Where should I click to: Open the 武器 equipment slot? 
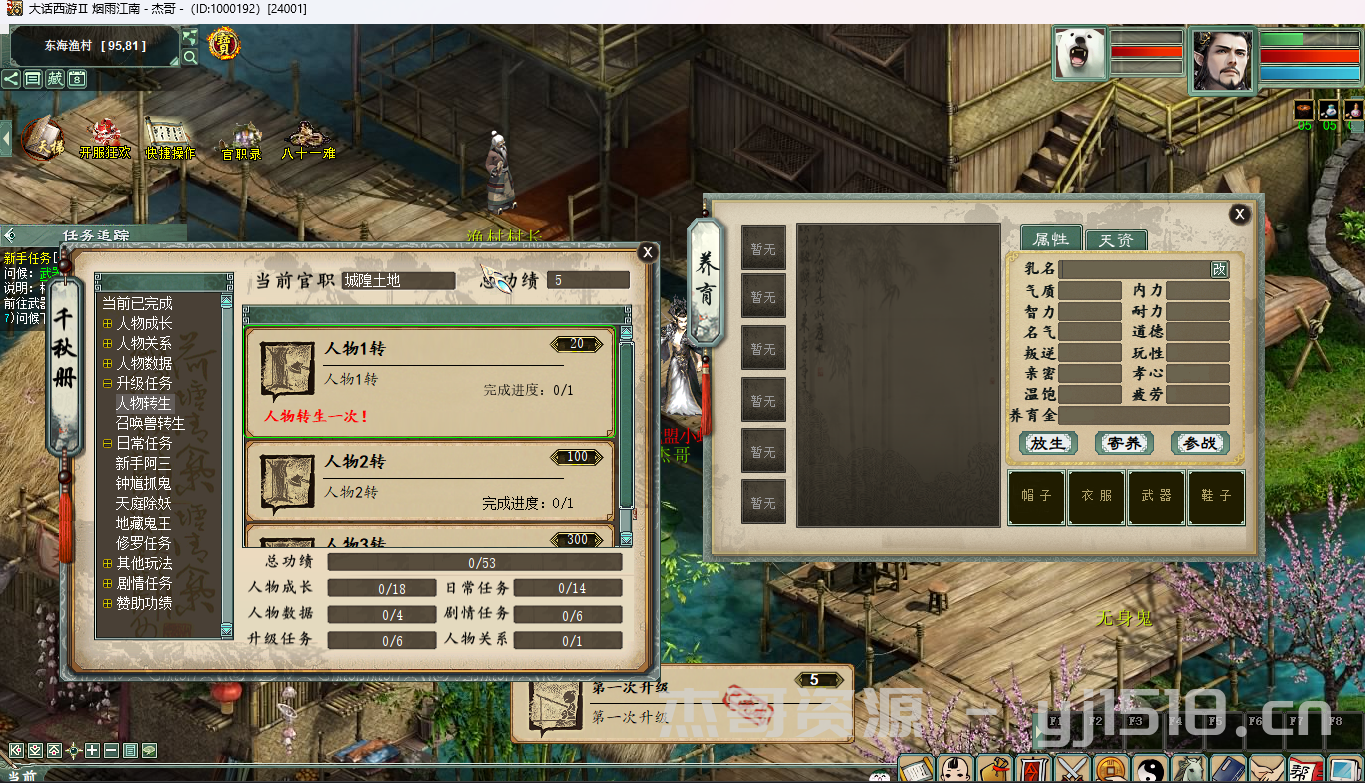pos(1157,496)
